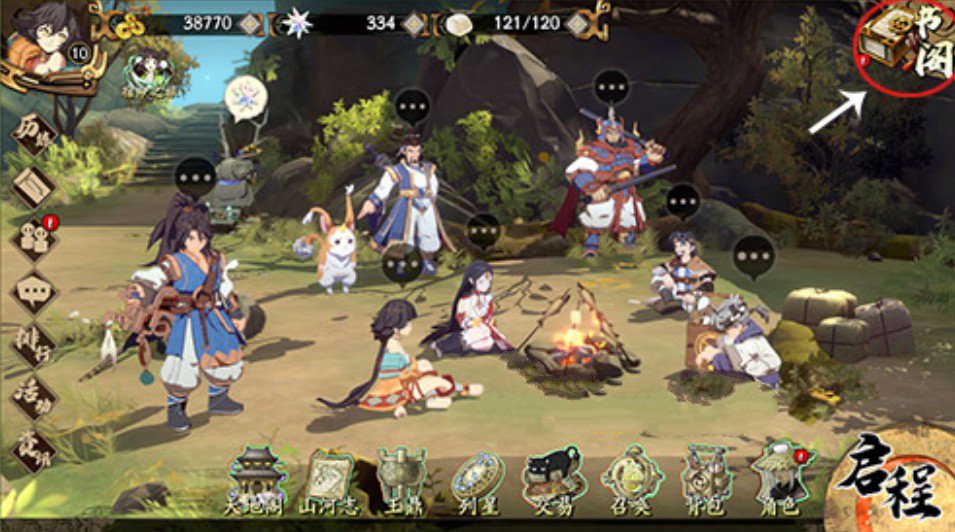Open the friends icon with red badge
The width and height of the screenshot is (955, 532).
(x=33, y=239)
